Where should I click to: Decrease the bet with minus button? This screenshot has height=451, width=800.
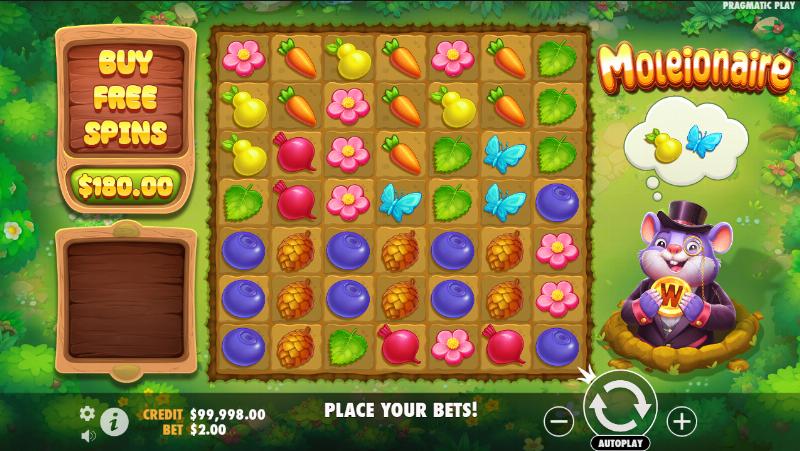560,420
